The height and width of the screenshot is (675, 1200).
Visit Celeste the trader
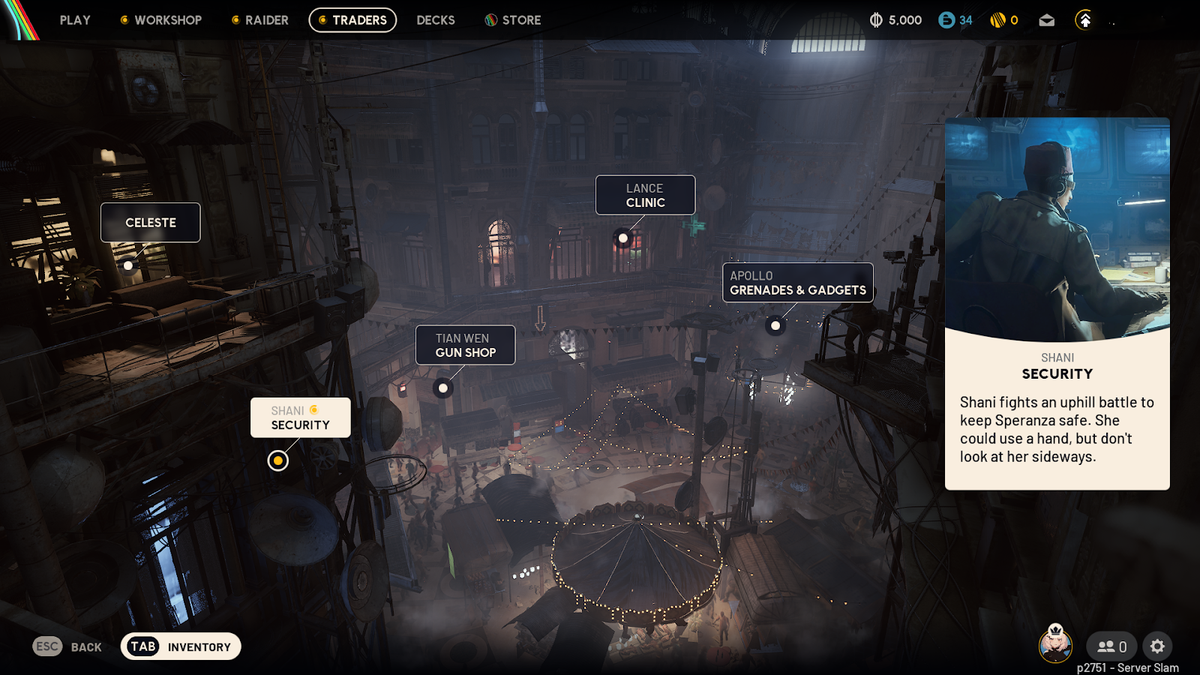point(151,223)
